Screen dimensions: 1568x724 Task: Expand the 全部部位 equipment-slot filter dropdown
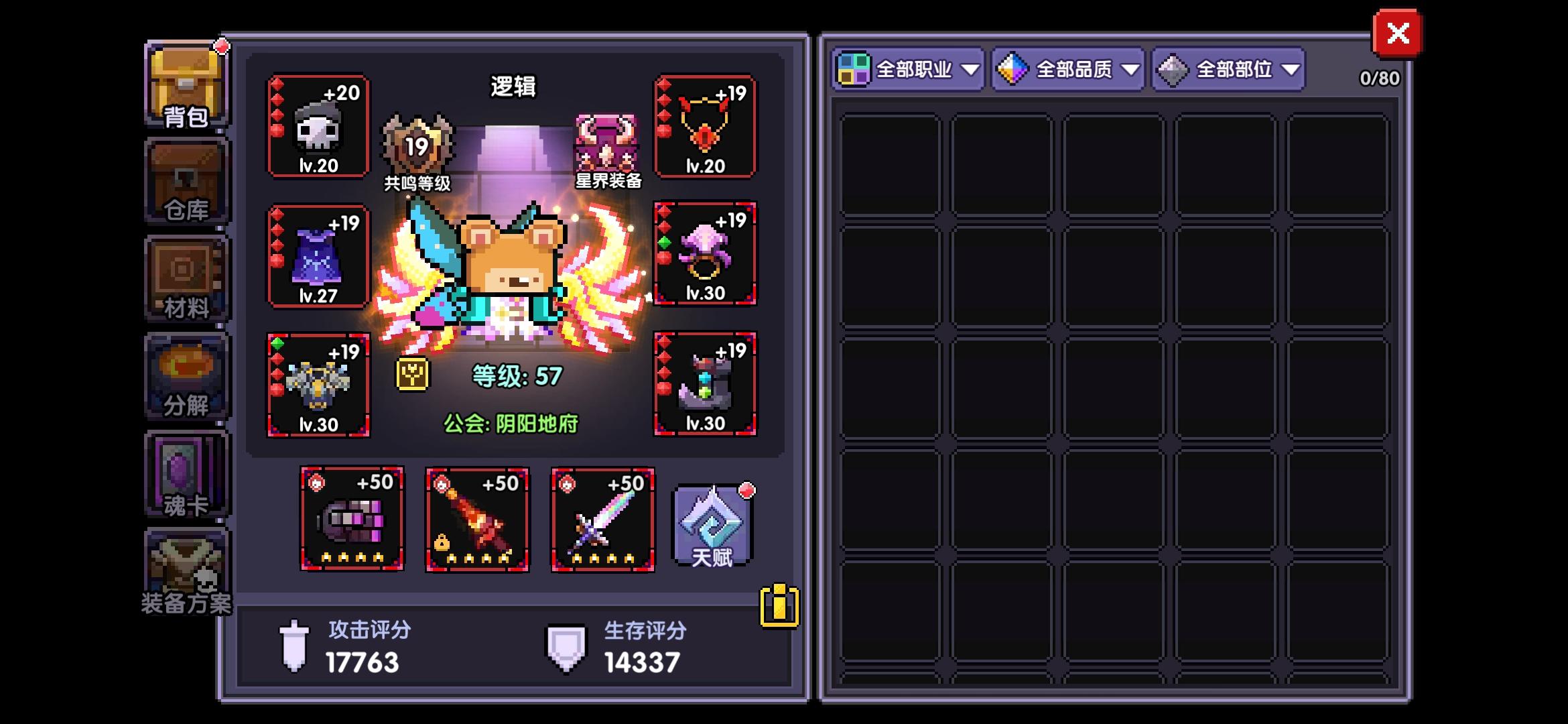pos(1228,69)
